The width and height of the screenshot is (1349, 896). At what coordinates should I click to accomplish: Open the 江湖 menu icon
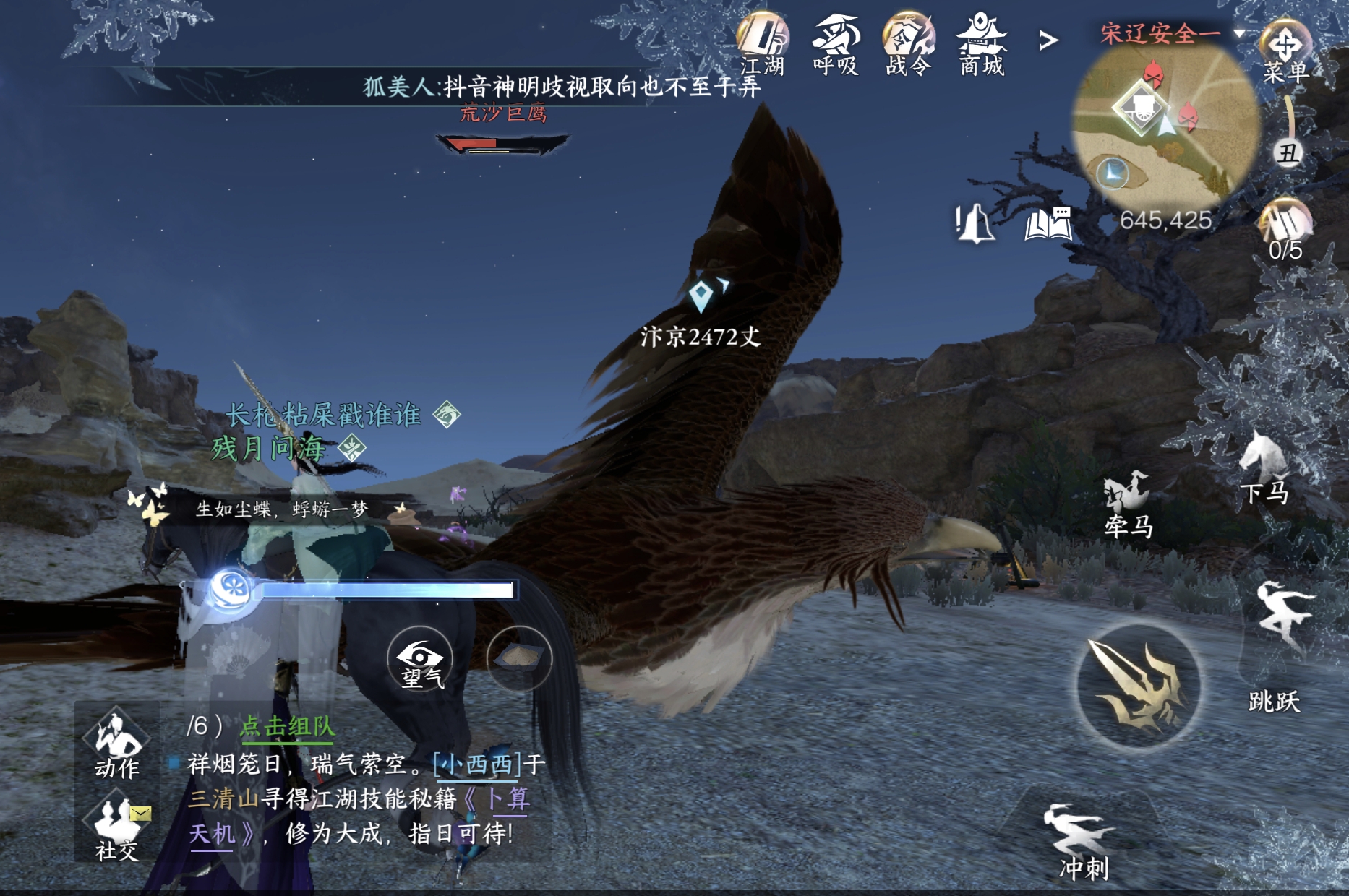pyautogui.click(x=763, y=42)
